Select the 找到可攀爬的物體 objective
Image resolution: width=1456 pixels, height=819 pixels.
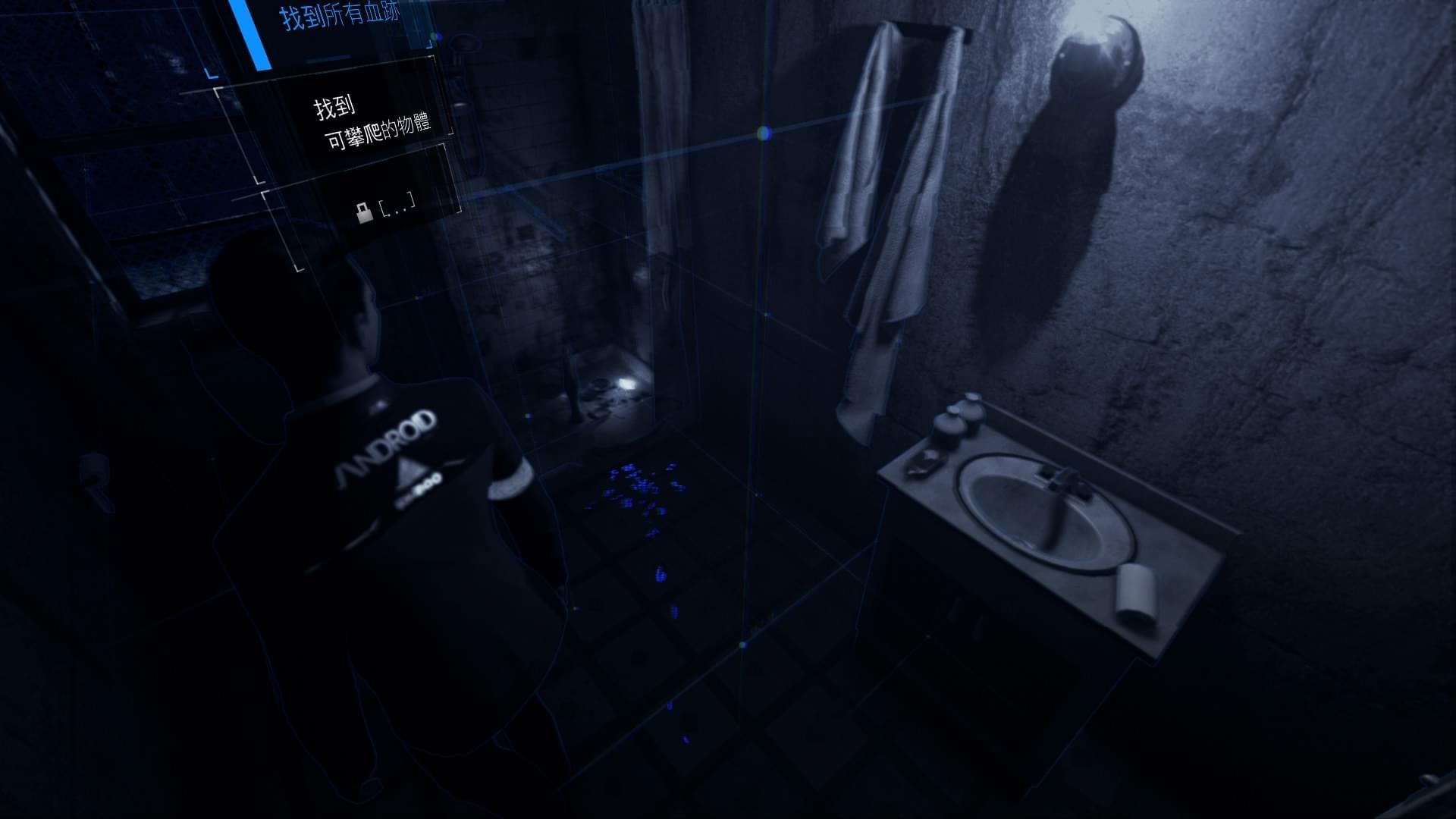click(x=372, y=121)
